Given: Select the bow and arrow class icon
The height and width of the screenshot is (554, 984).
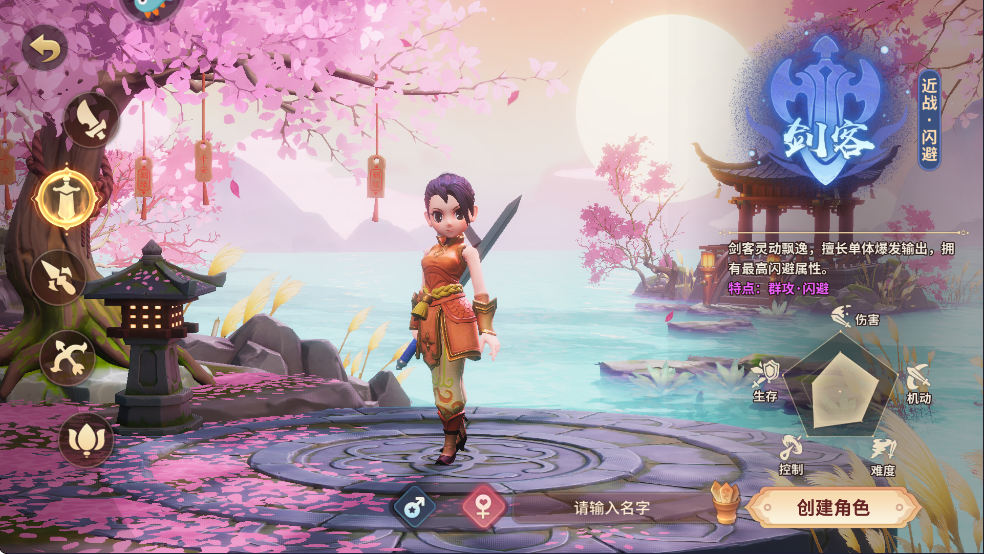Looking at the screenshot, I should click(x=68, y=356).
